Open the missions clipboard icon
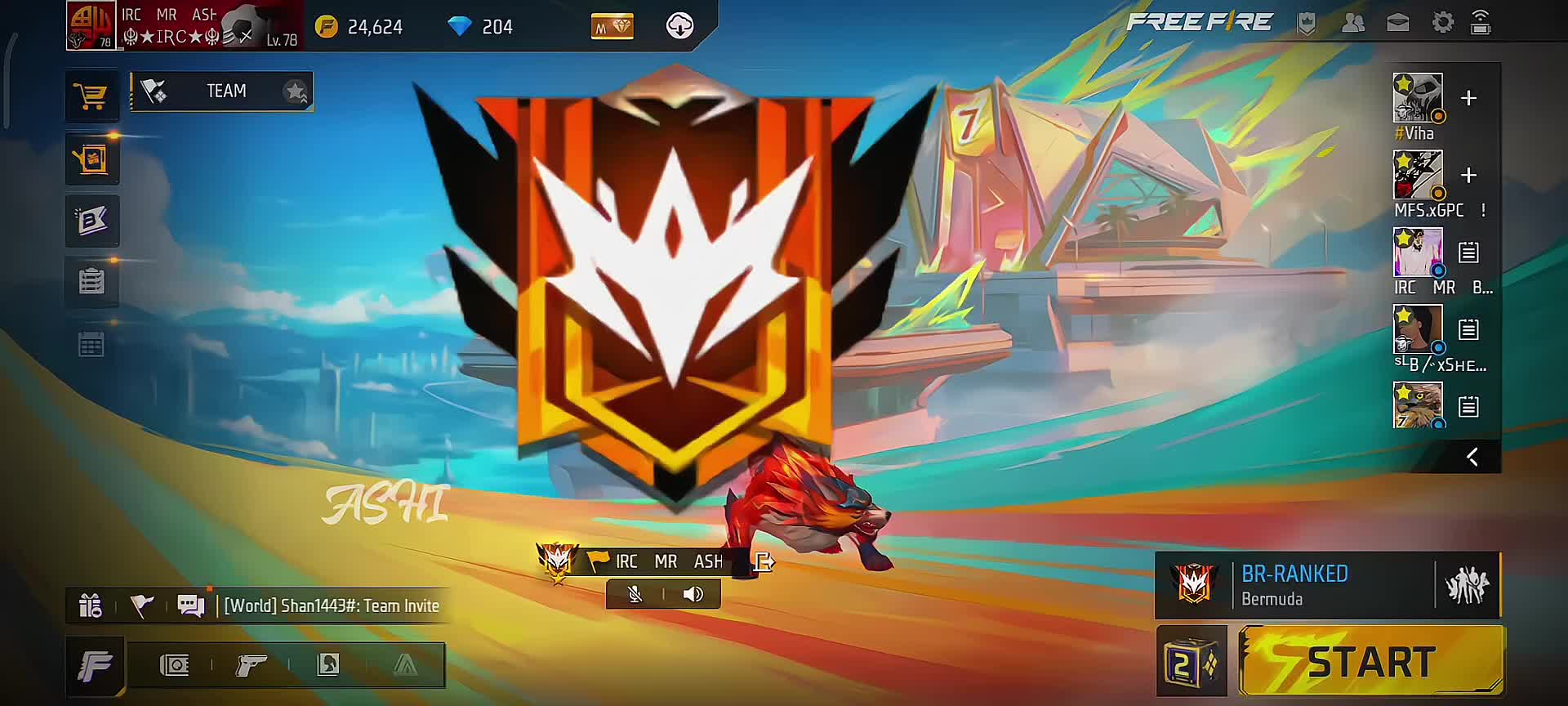The width and height of the screenshot is (1568, 706). coord(91,282)
